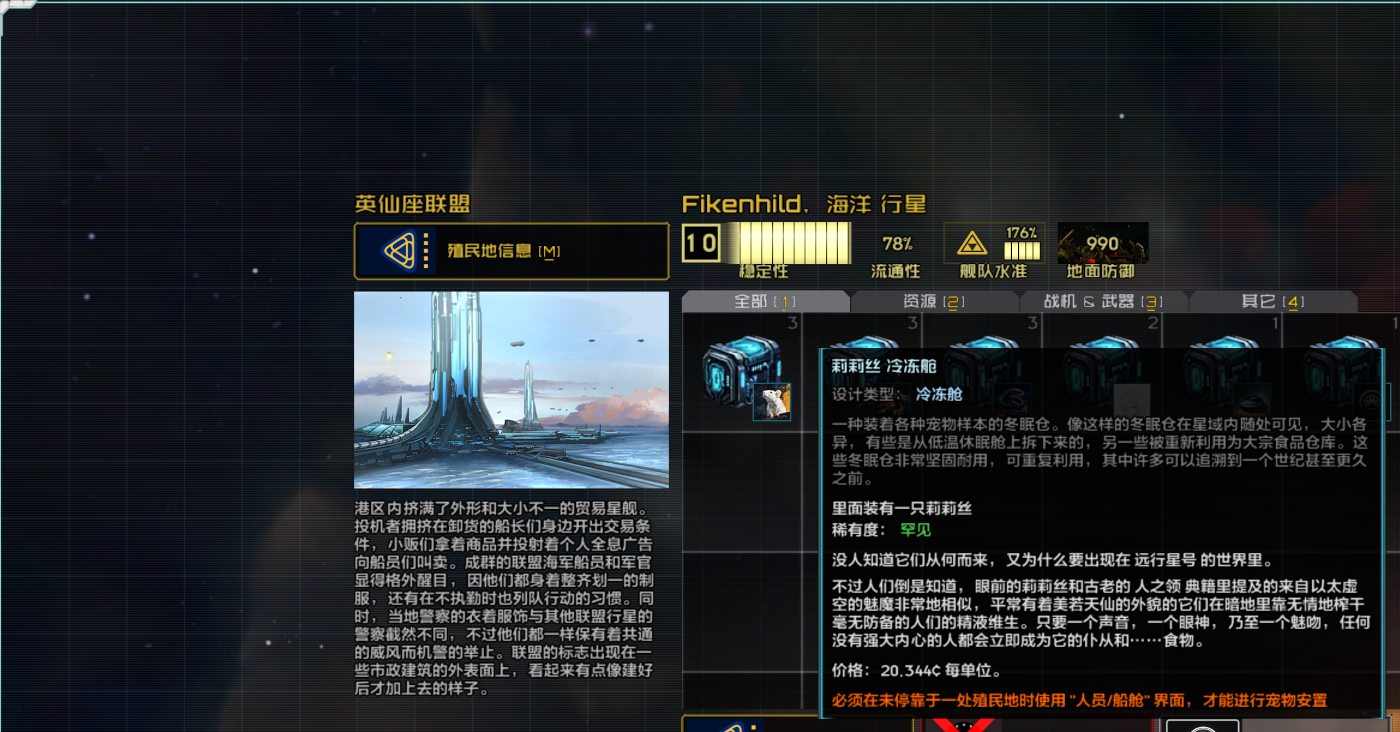Switch to the 资源 [2] tab

(935, 300)
